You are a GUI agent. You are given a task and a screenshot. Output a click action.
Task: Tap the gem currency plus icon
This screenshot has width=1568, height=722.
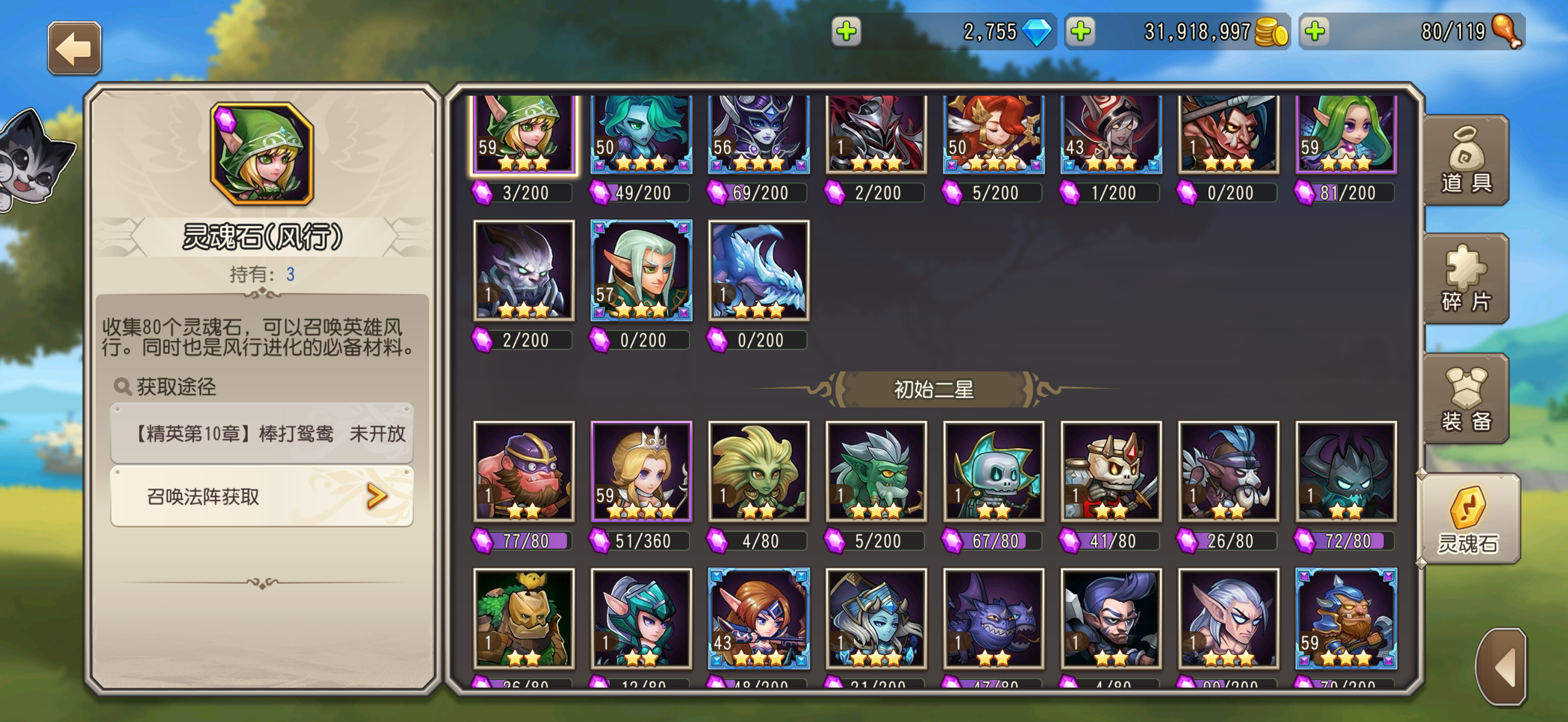pyautogui.click(x=847, y=32)
